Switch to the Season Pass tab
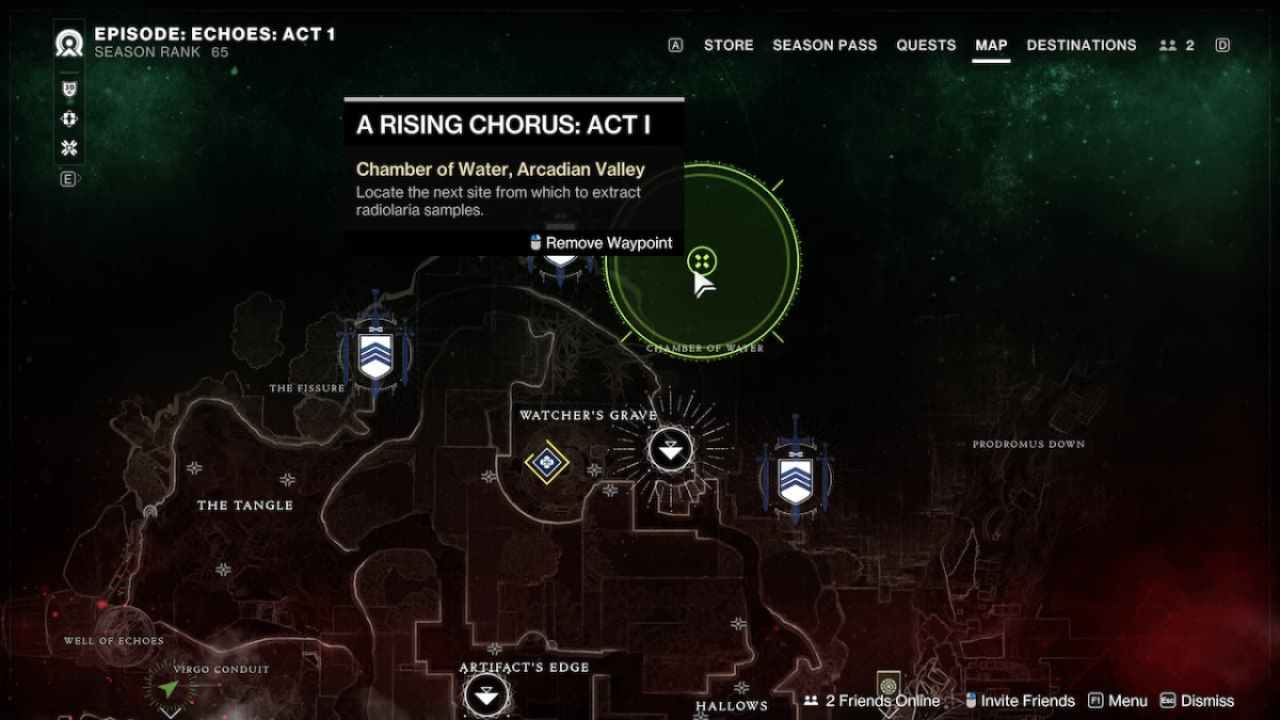Image resolution: width=1280 pixels, height=720 pixels. point(824,45)
